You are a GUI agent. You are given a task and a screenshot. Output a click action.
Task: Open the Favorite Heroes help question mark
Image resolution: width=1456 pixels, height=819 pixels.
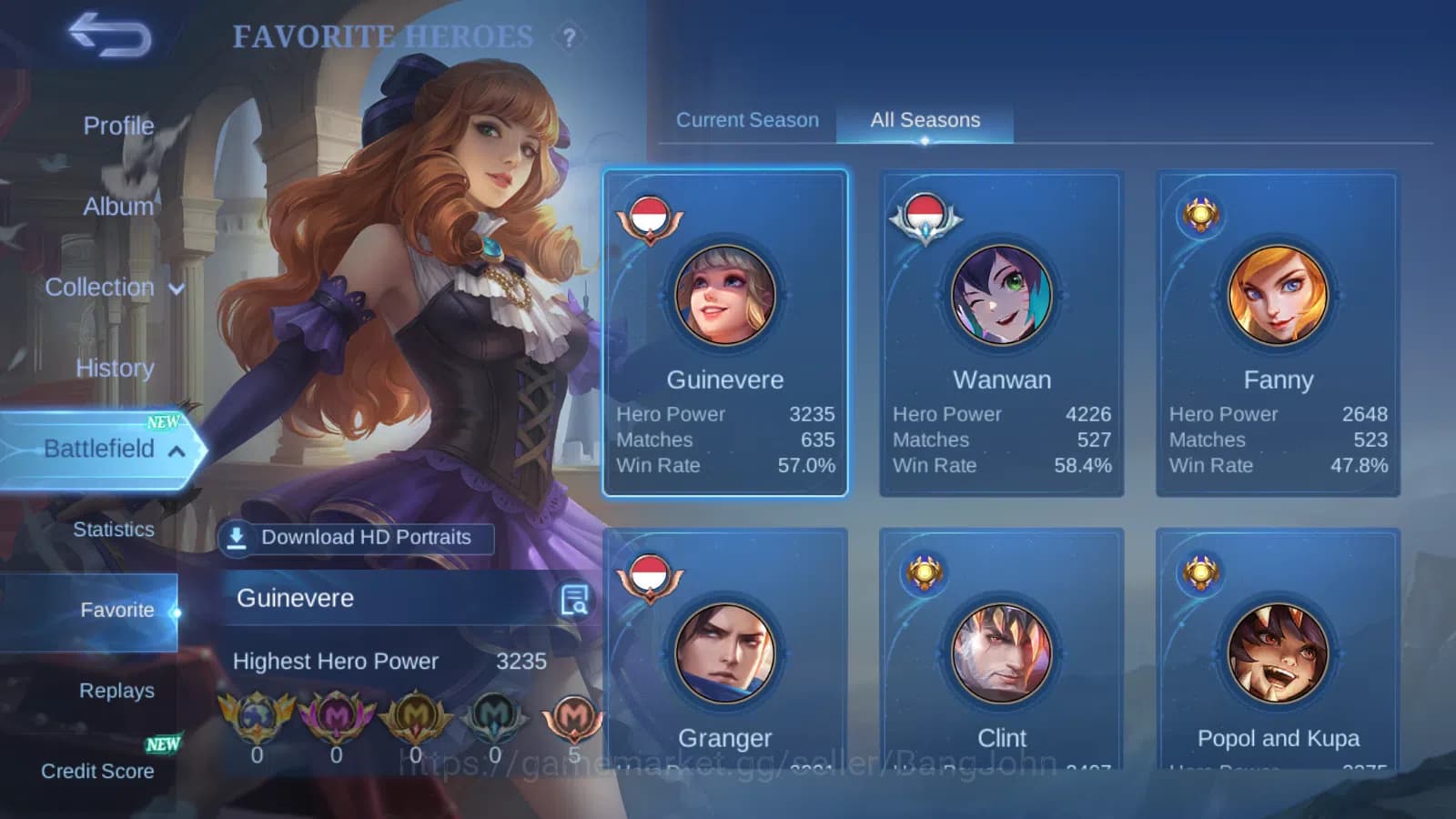tap(571, 37)
